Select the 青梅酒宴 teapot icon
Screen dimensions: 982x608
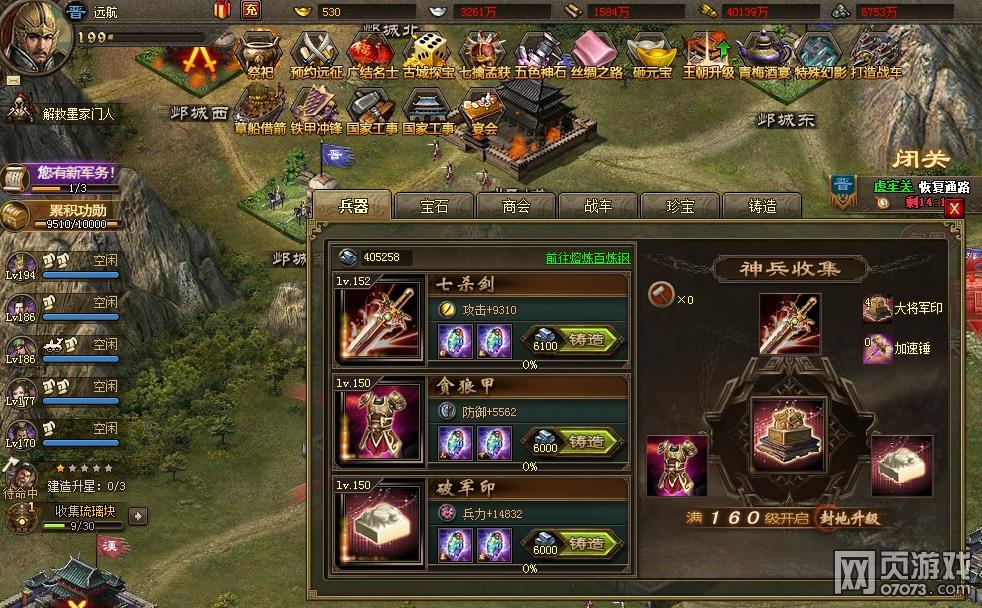click(763, 54)
